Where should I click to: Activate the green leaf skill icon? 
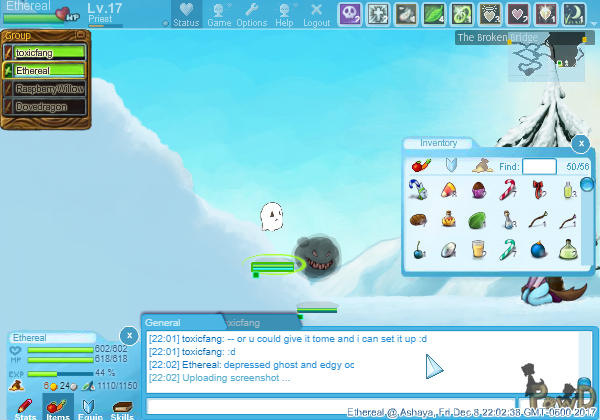(436, 13)
